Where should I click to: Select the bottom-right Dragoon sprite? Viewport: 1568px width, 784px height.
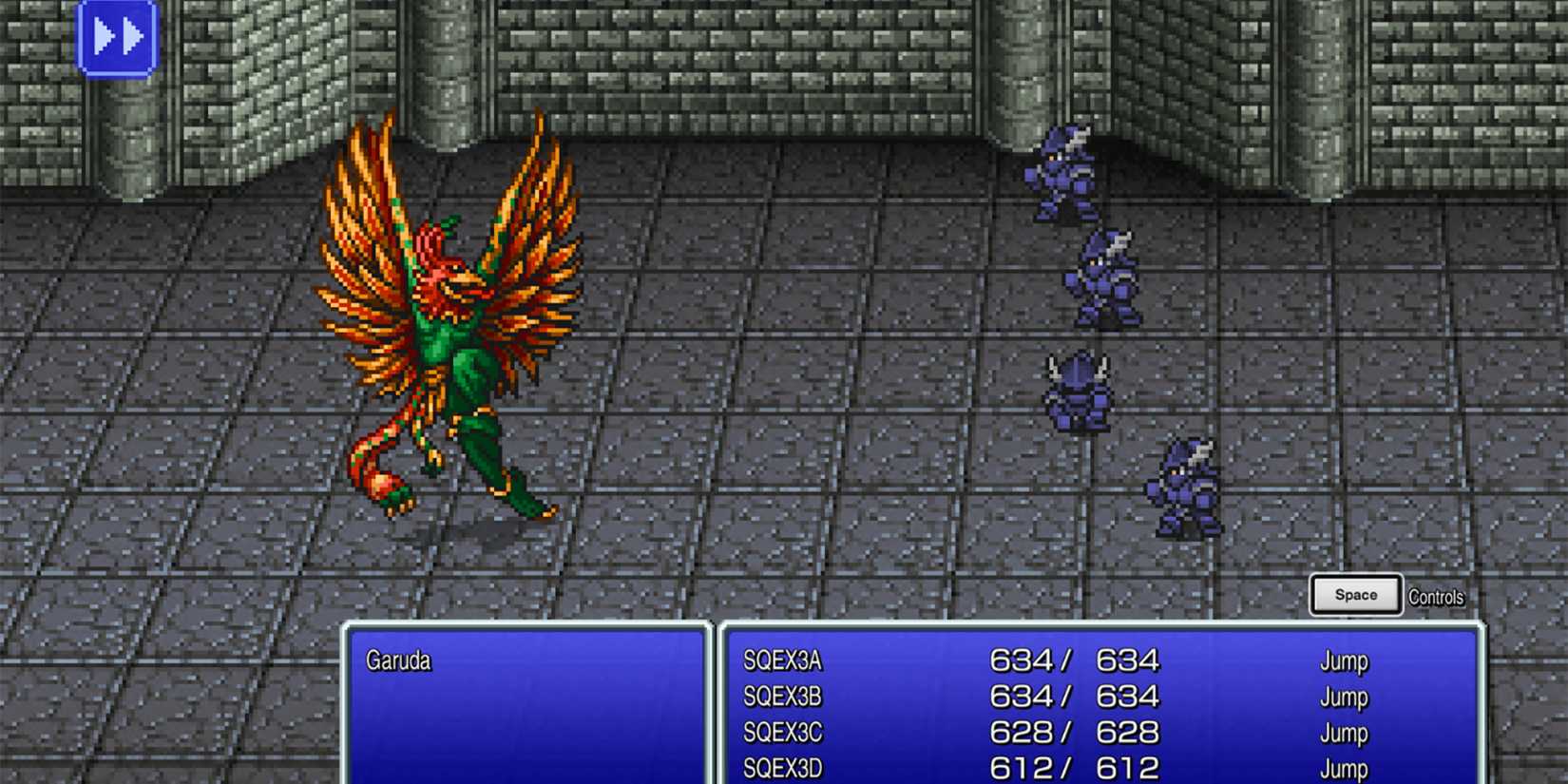coord(1183,485)
